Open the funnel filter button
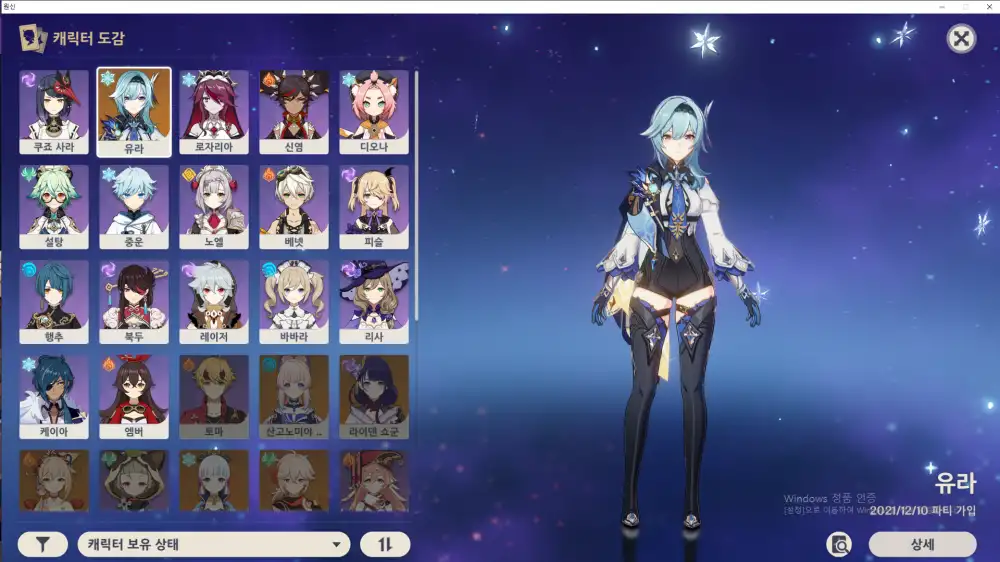The width and height of the screenshot is (1000, 562). point(43,545)
